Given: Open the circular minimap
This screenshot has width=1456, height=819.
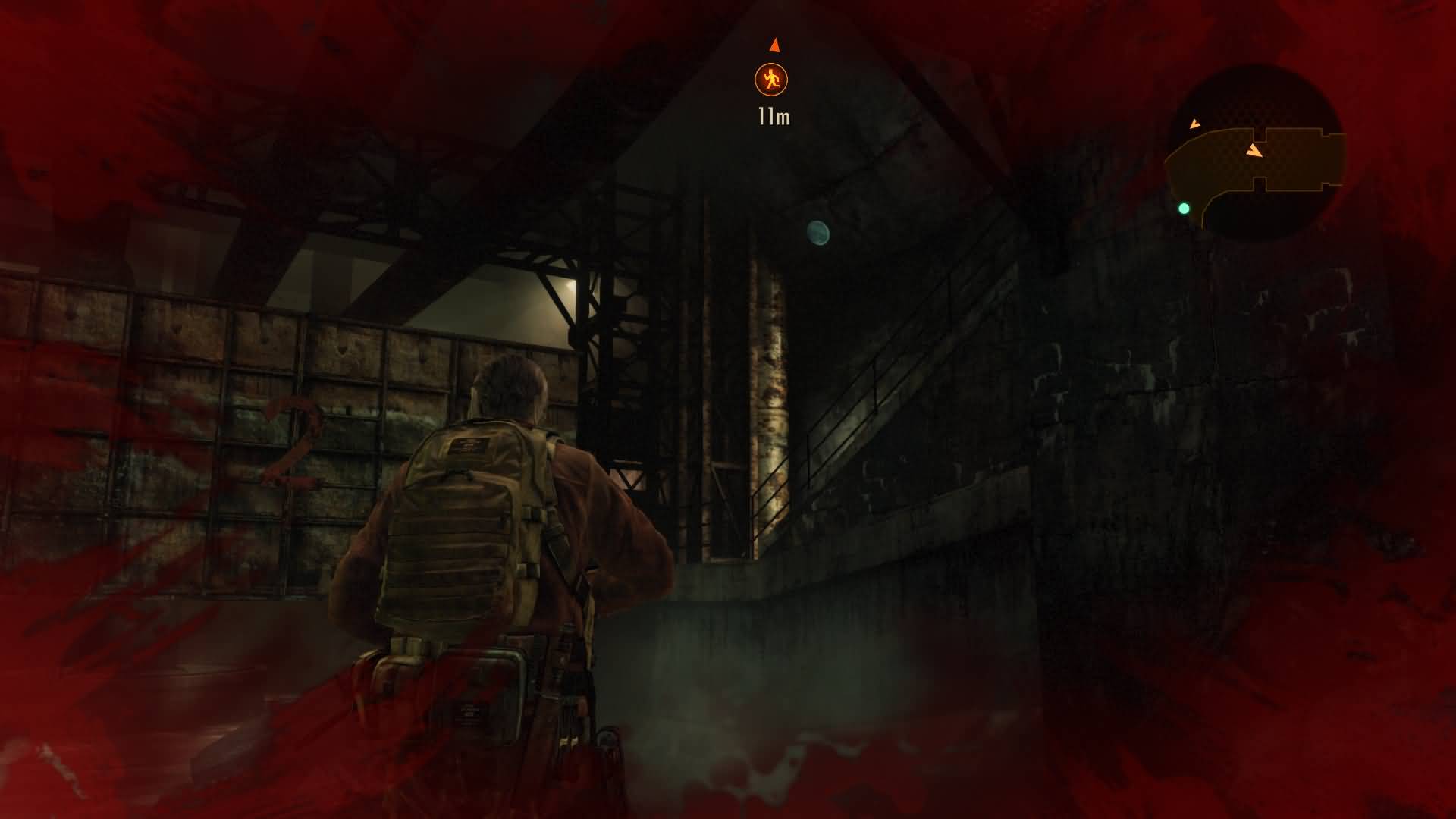Looking at the screenshot, I should point(1257,153).
